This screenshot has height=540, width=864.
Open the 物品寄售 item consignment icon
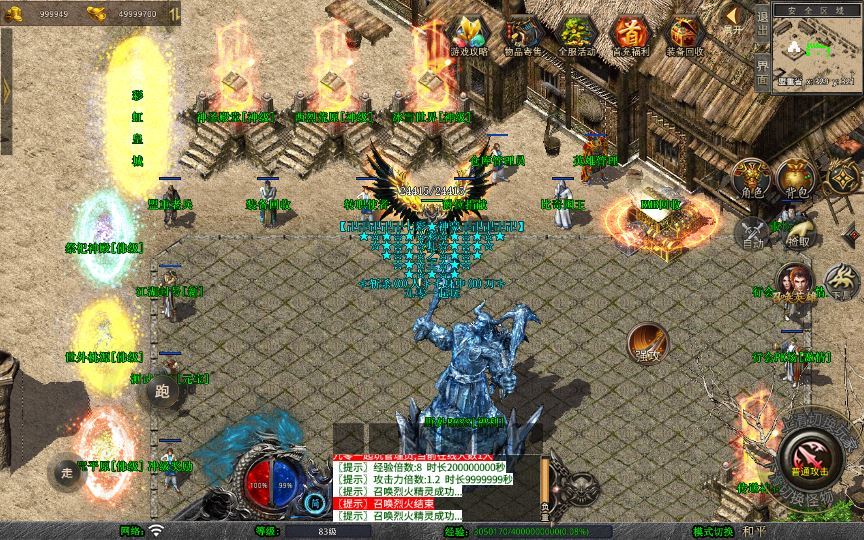[521, 34]
